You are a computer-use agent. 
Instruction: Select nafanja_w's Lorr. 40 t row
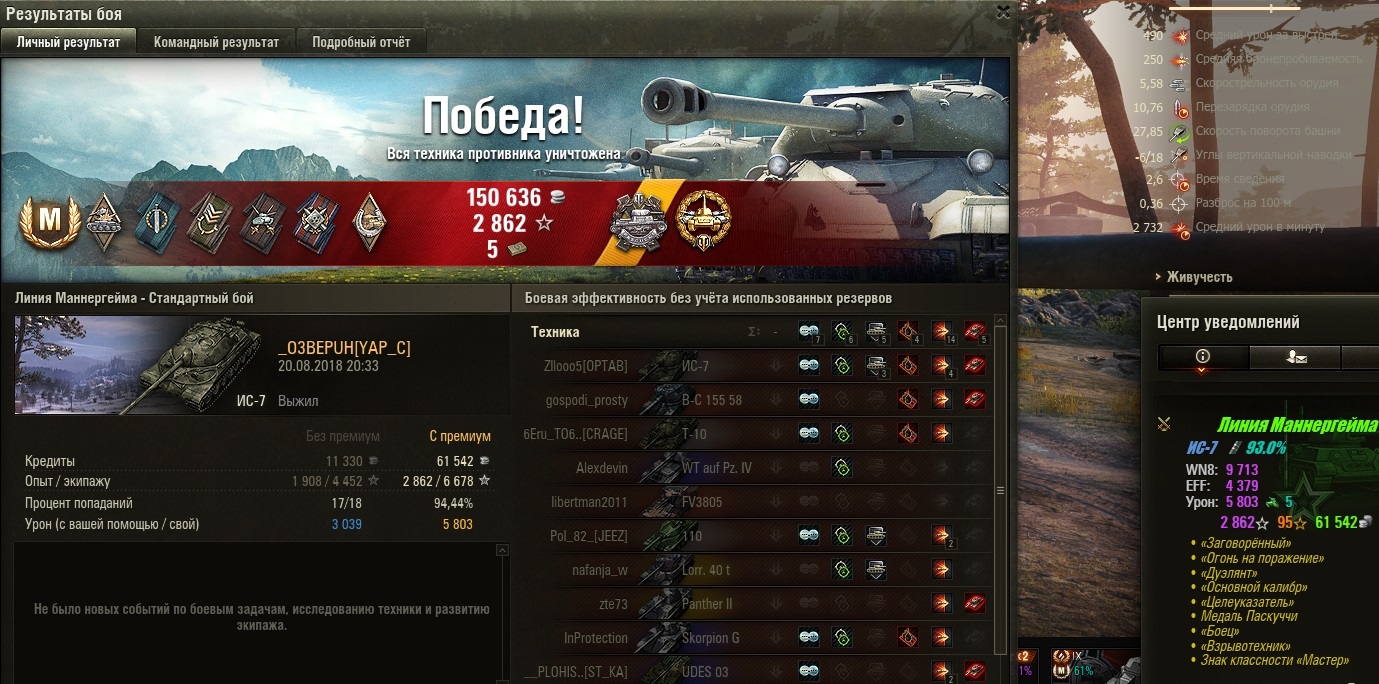pos(760,570)
